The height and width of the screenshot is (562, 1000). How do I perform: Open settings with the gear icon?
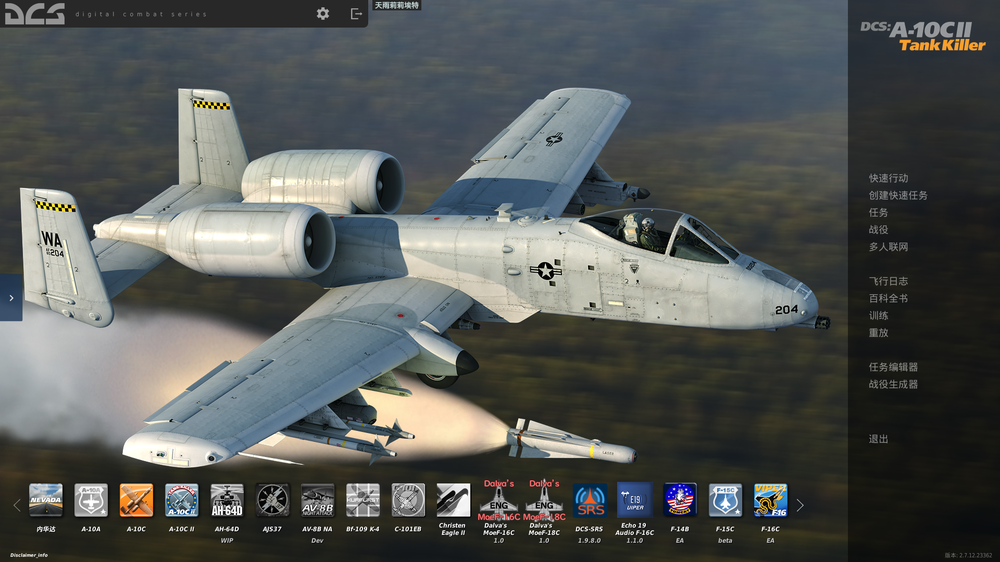pyautogui.click(x=323, y=13)
